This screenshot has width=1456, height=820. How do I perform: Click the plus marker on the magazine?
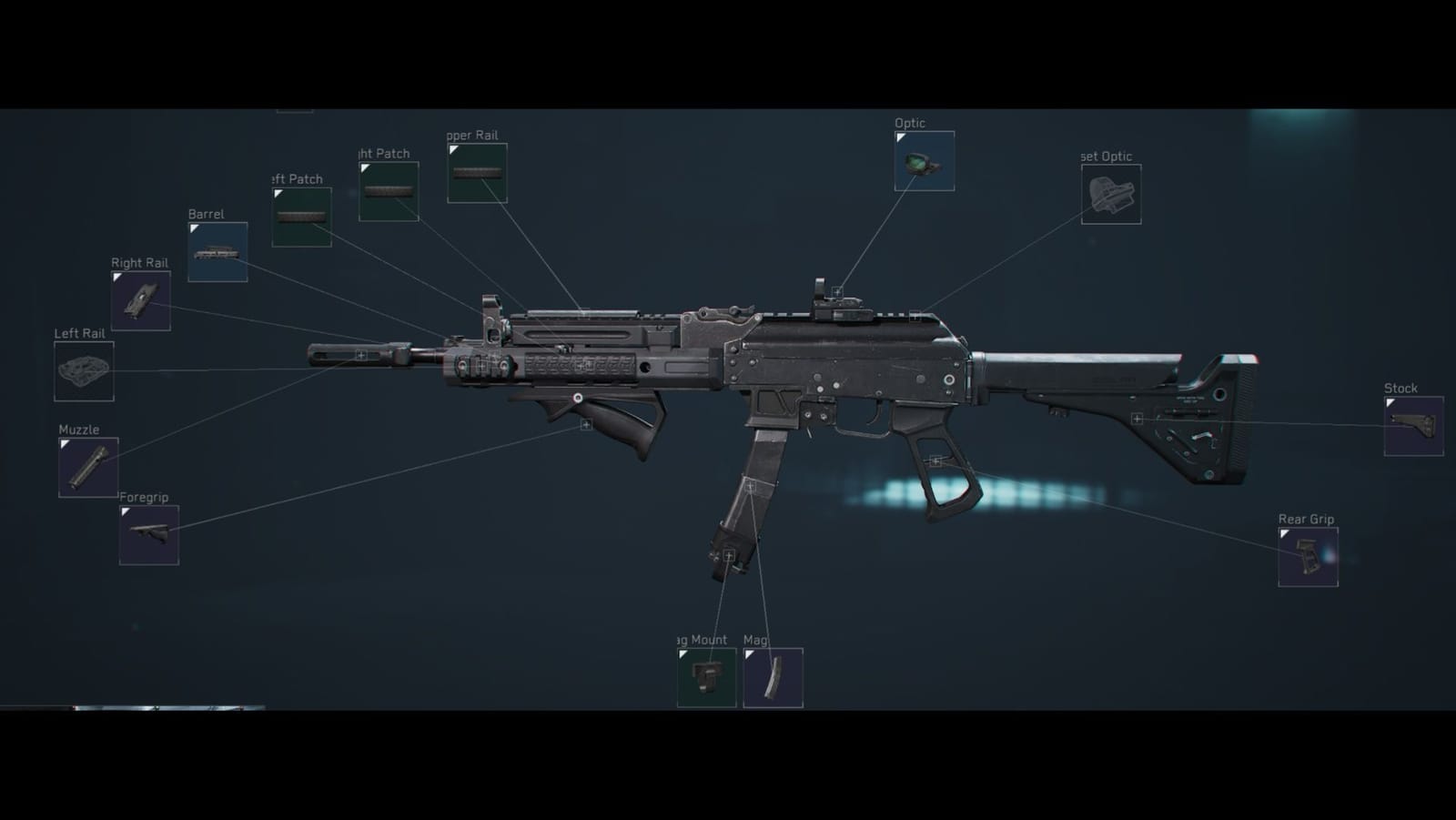(750, 485)
